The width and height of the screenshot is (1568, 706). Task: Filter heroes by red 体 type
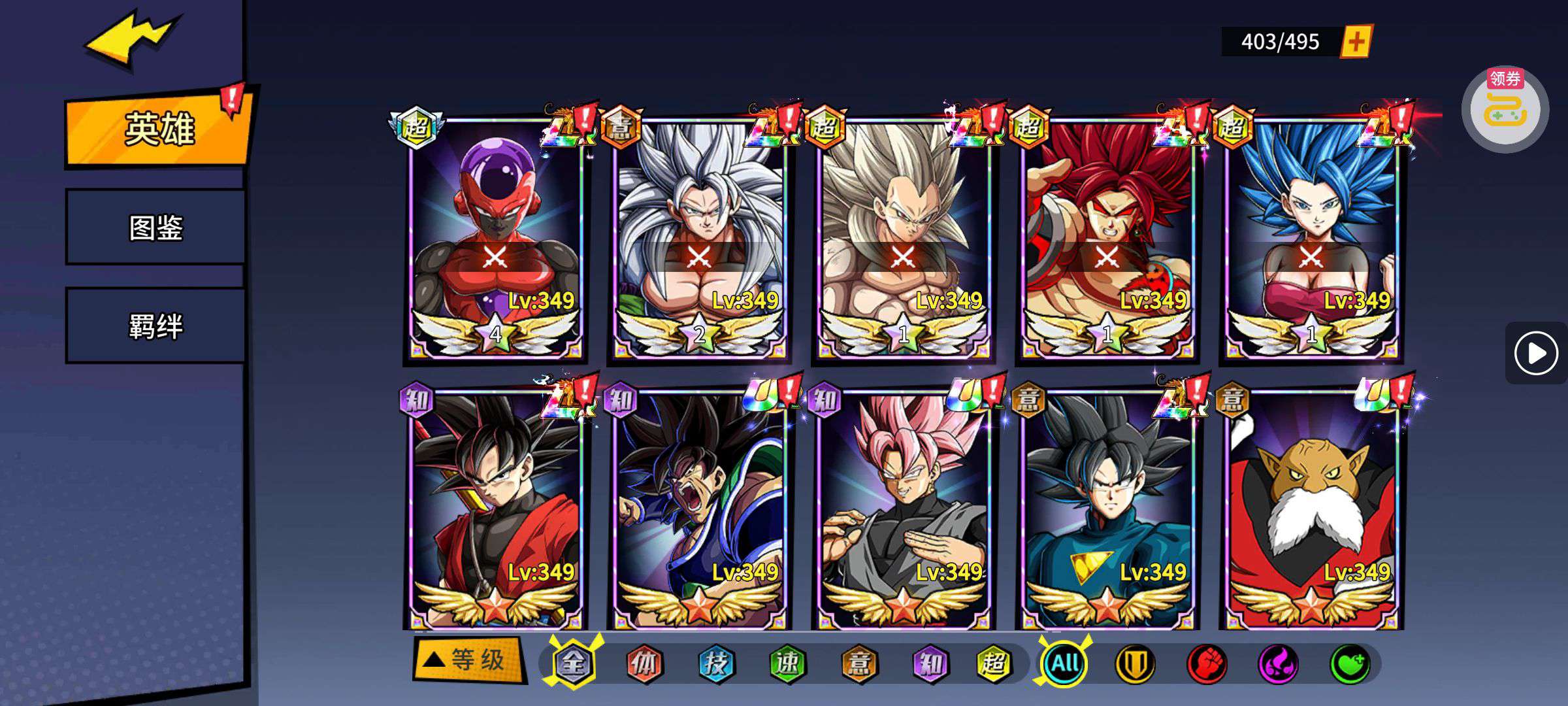[x=644, y=664]
